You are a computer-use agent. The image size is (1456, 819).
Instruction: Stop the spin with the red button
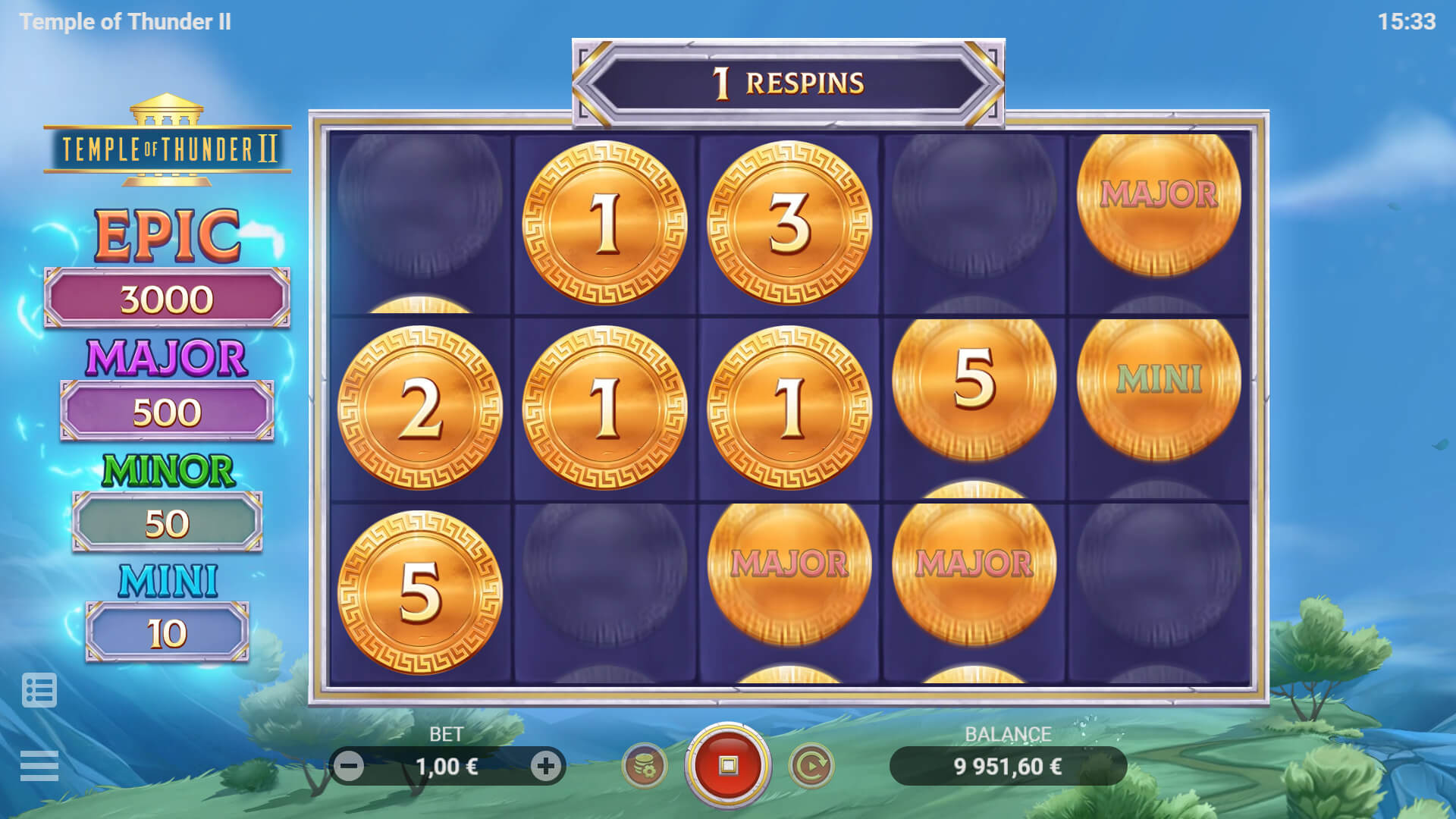(728, 765)
